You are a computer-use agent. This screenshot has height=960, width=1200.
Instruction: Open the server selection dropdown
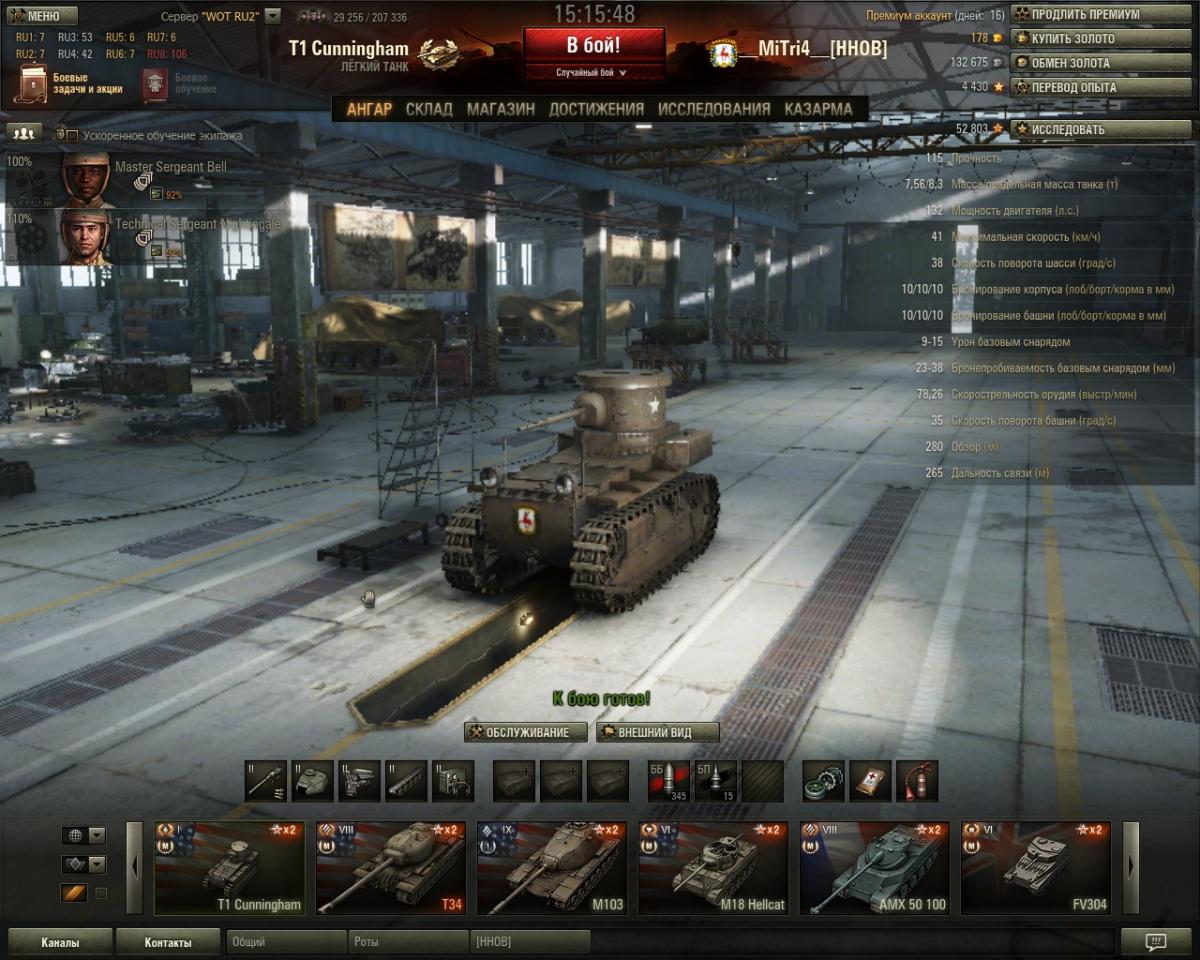click(x=272, y=17)
